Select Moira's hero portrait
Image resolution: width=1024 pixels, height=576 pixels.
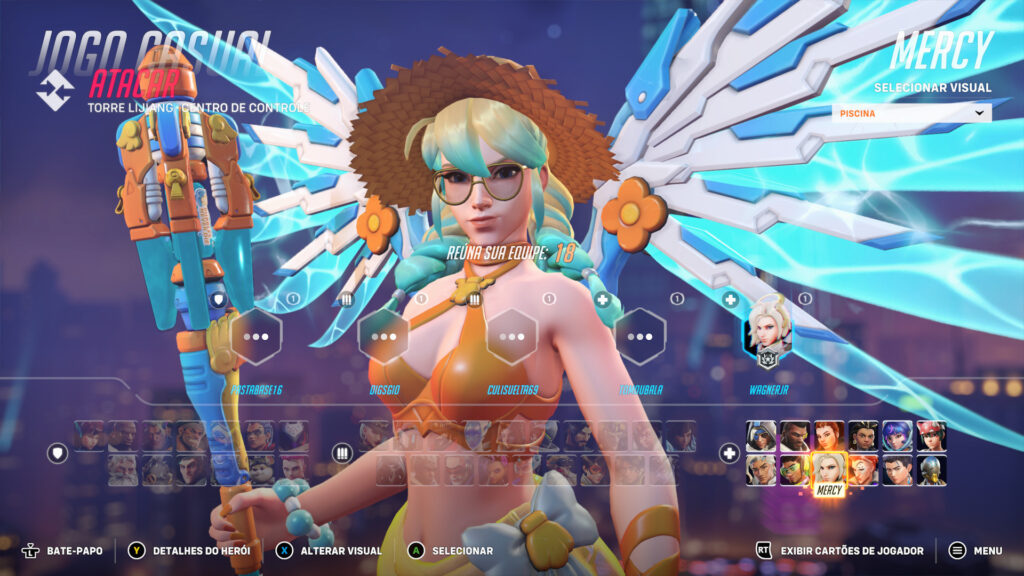click(x=863, y=469)
